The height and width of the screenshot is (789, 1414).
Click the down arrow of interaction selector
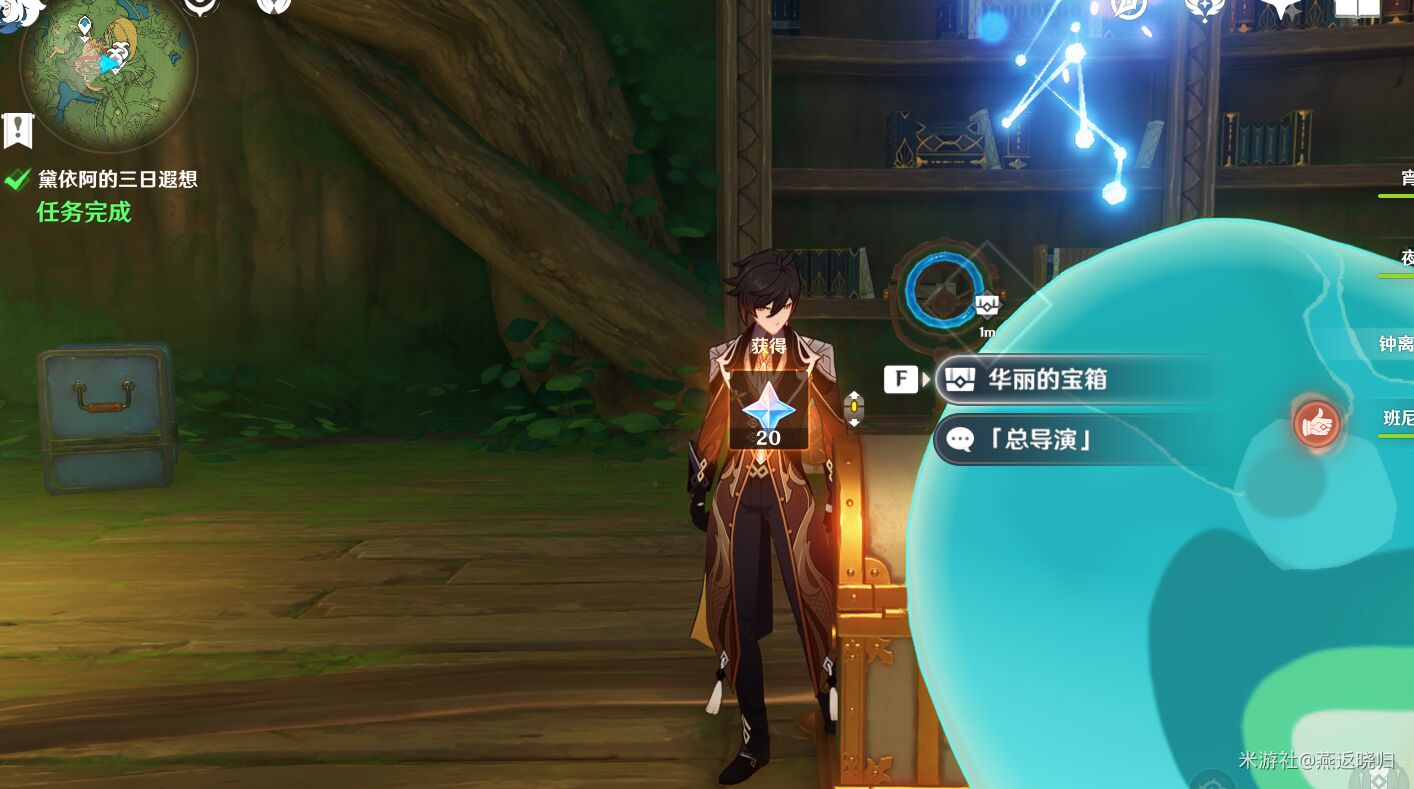(x=852, y=421)
